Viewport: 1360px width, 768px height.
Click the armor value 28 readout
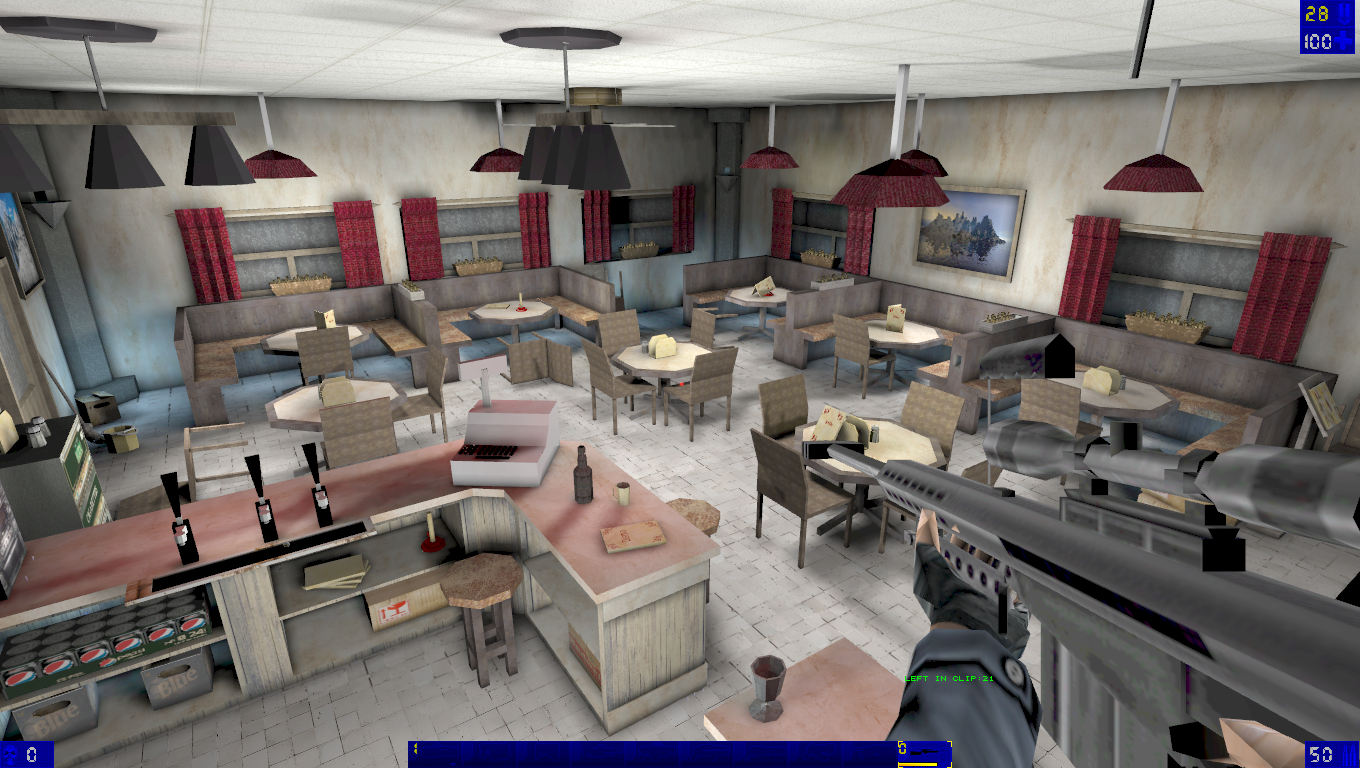1315,14
